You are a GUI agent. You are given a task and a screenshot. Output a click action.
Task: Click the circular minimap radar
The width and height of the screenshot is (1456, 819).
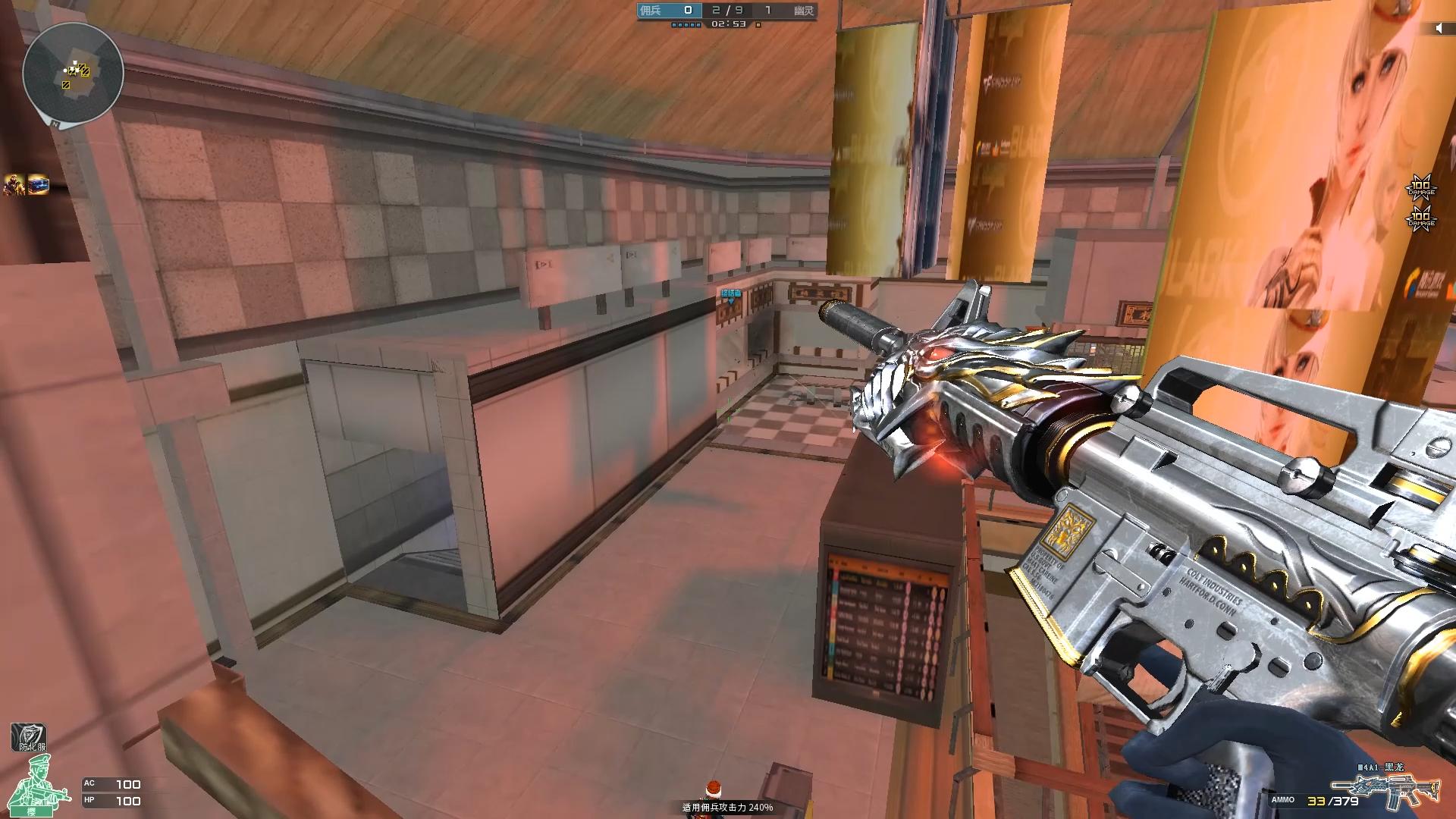(x=73, y=73)
